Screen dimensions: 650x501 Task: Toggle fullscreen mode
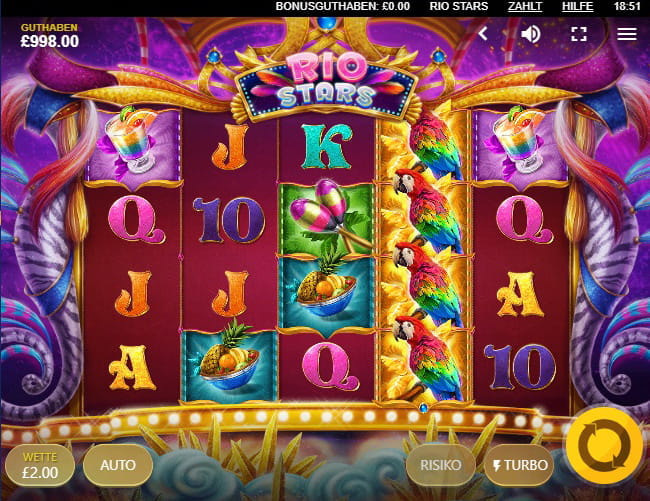[x=579, y=34]
